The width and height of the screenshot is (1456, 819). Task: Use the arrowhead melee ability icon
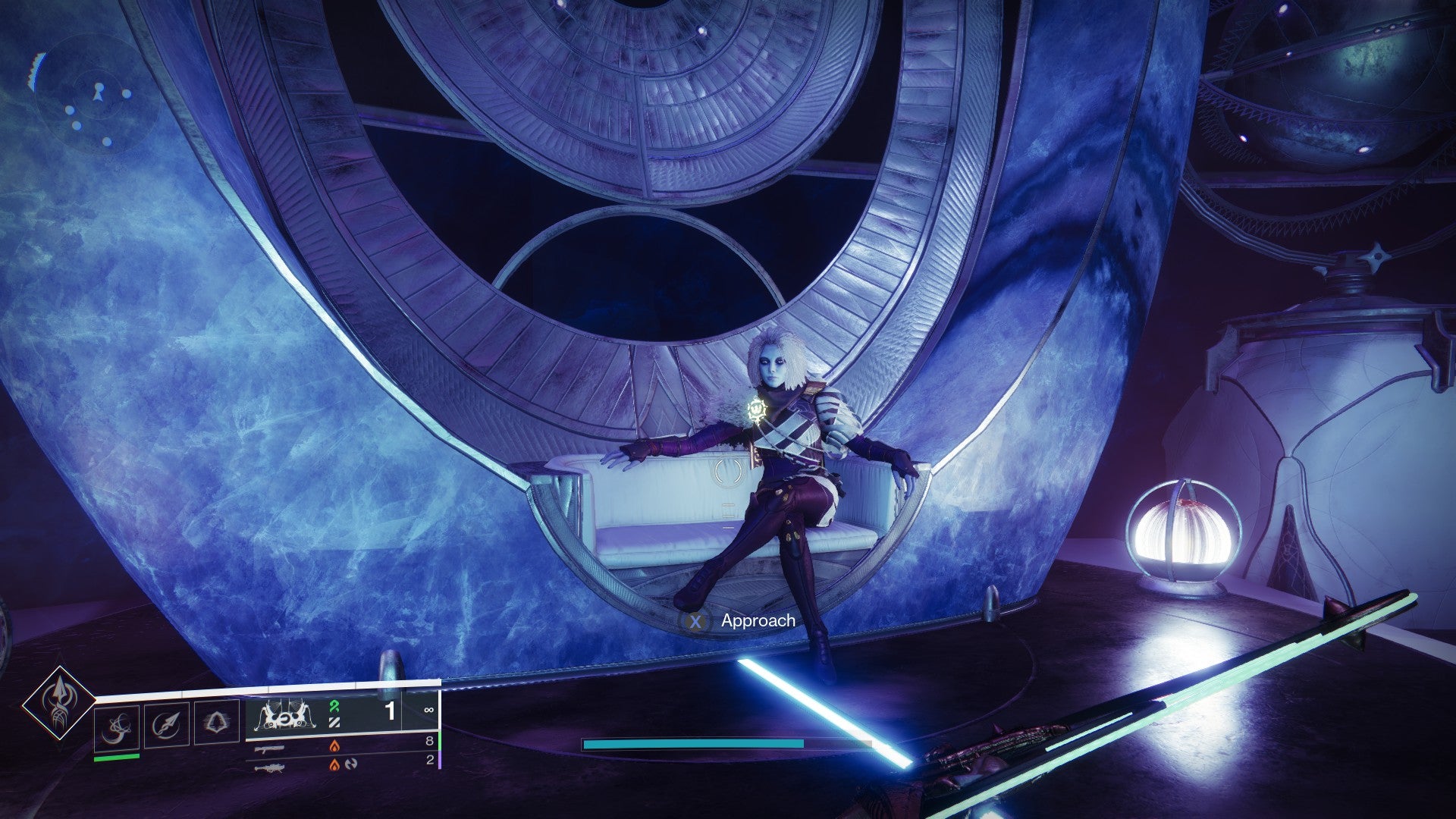166,725
